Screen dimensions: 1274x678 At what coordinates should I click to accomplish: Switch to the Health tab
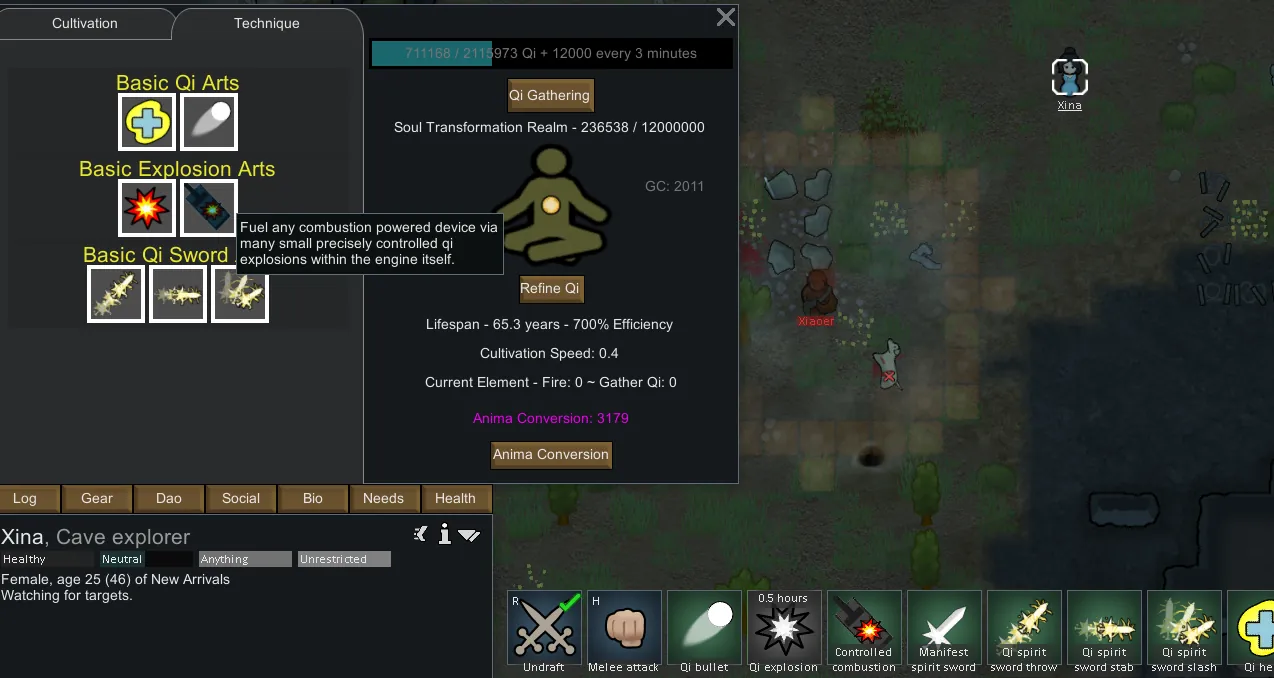(x=455, y=498)
